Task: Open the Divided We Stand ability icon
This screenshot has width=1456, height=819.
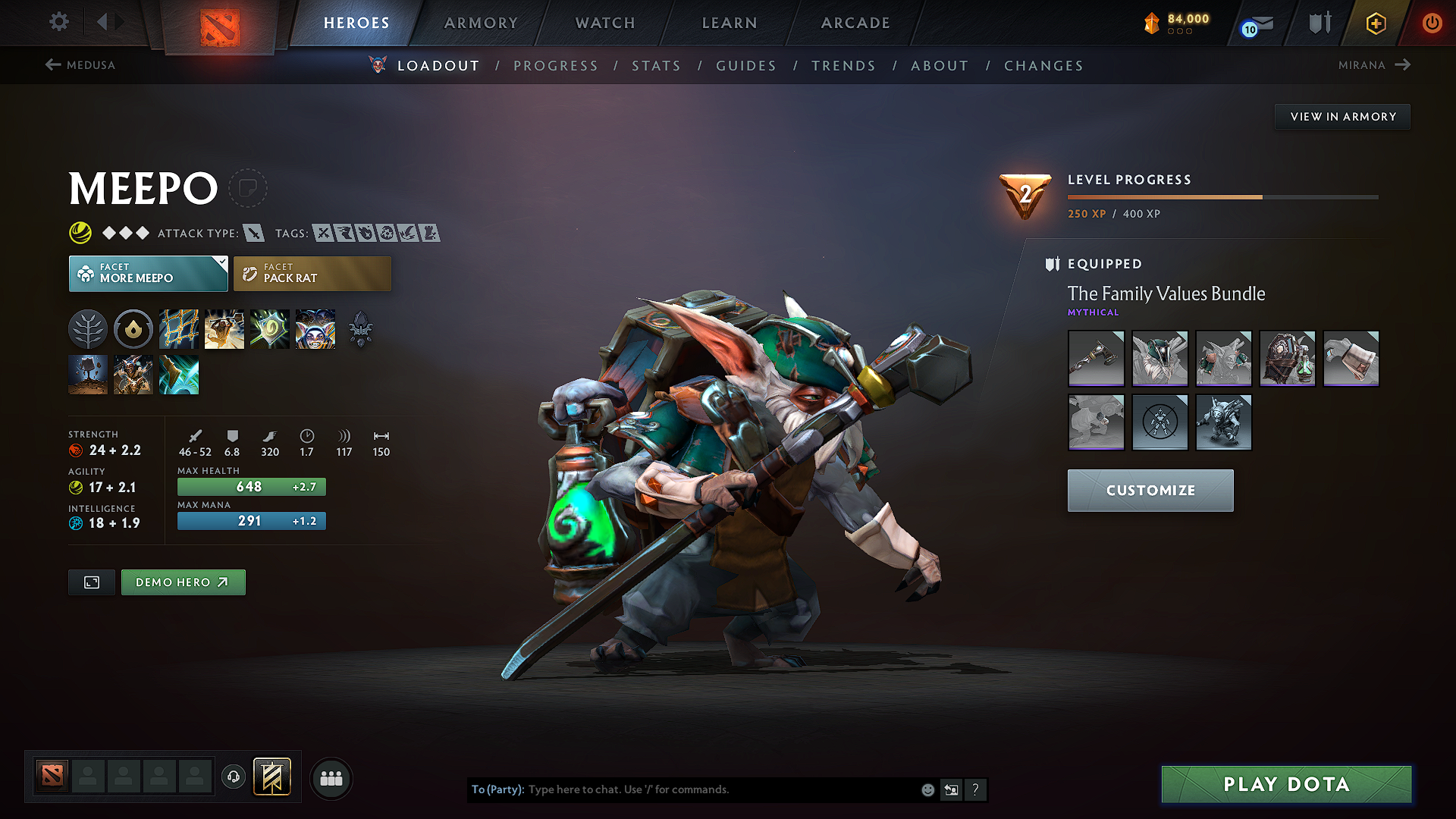Action: click(x=315, y=328)
